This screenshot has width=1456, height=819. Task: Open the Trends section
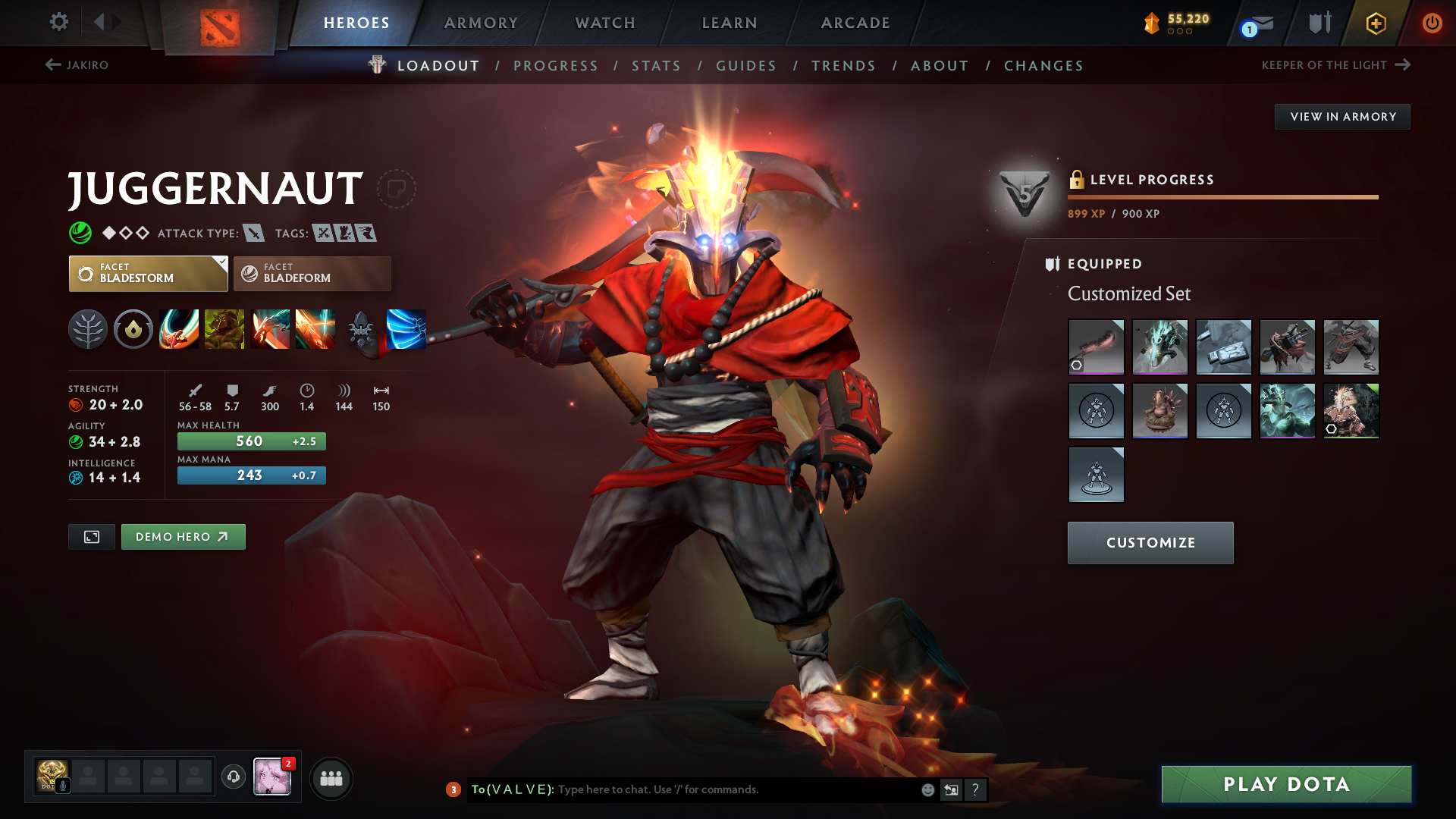[x=843, y=66]
